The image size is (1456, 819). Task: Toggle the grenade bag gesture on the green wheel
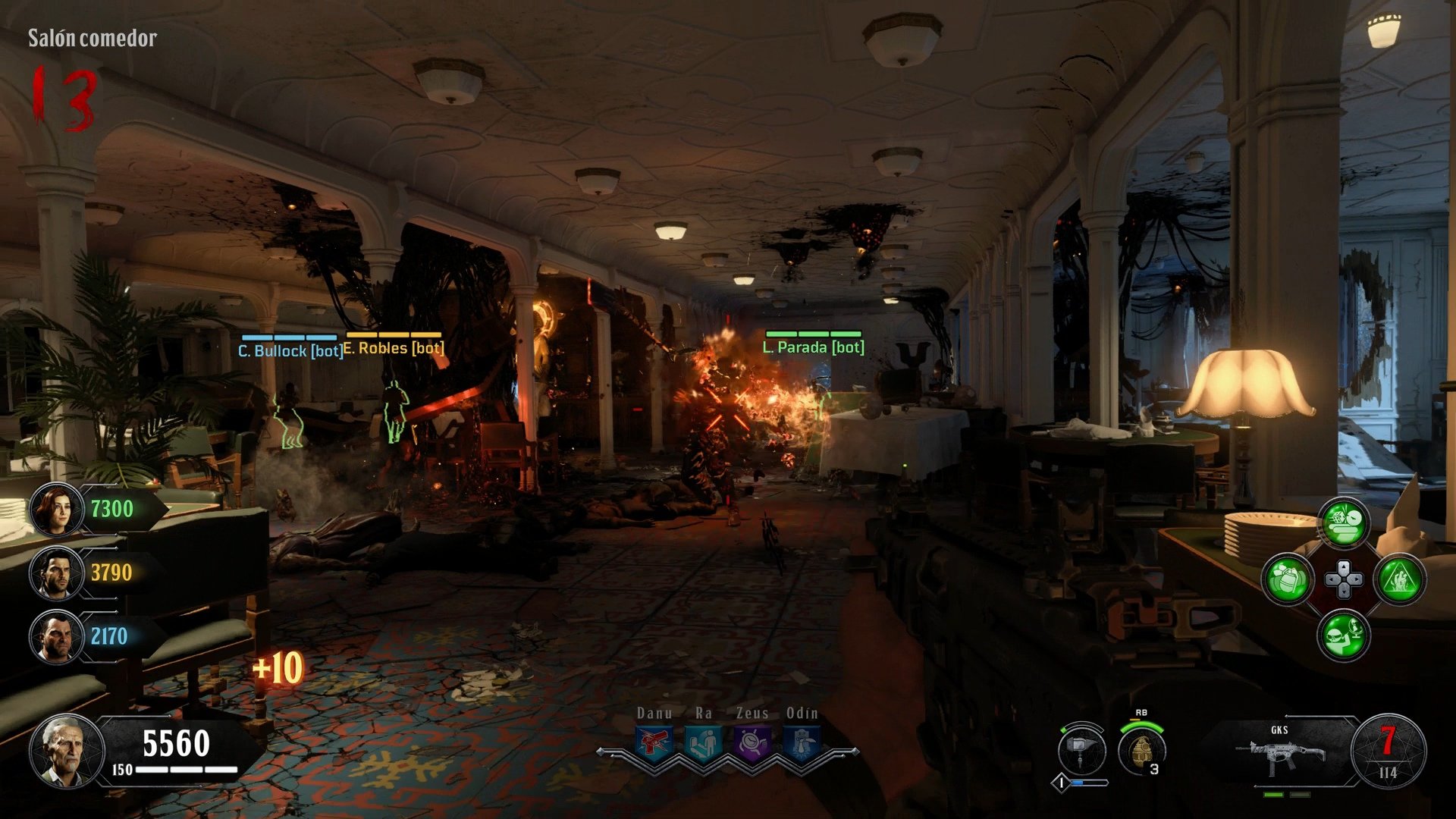coord(1285,579)
